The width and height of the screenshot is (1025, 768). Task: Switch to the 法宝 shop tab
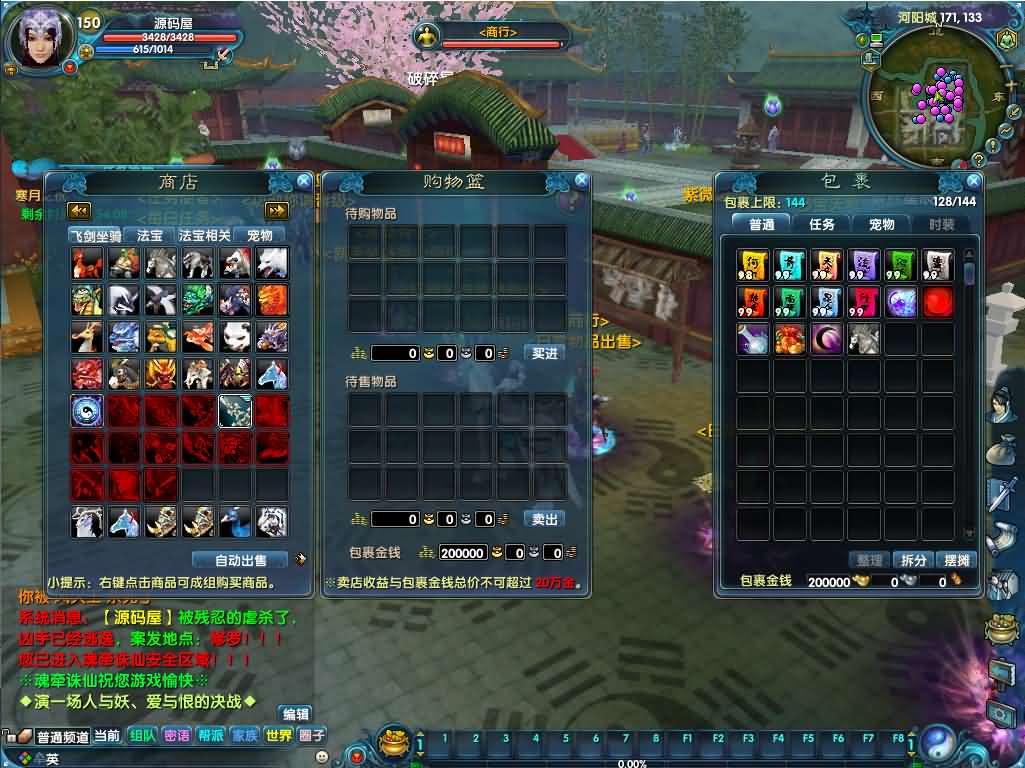(x=150, y=236)
